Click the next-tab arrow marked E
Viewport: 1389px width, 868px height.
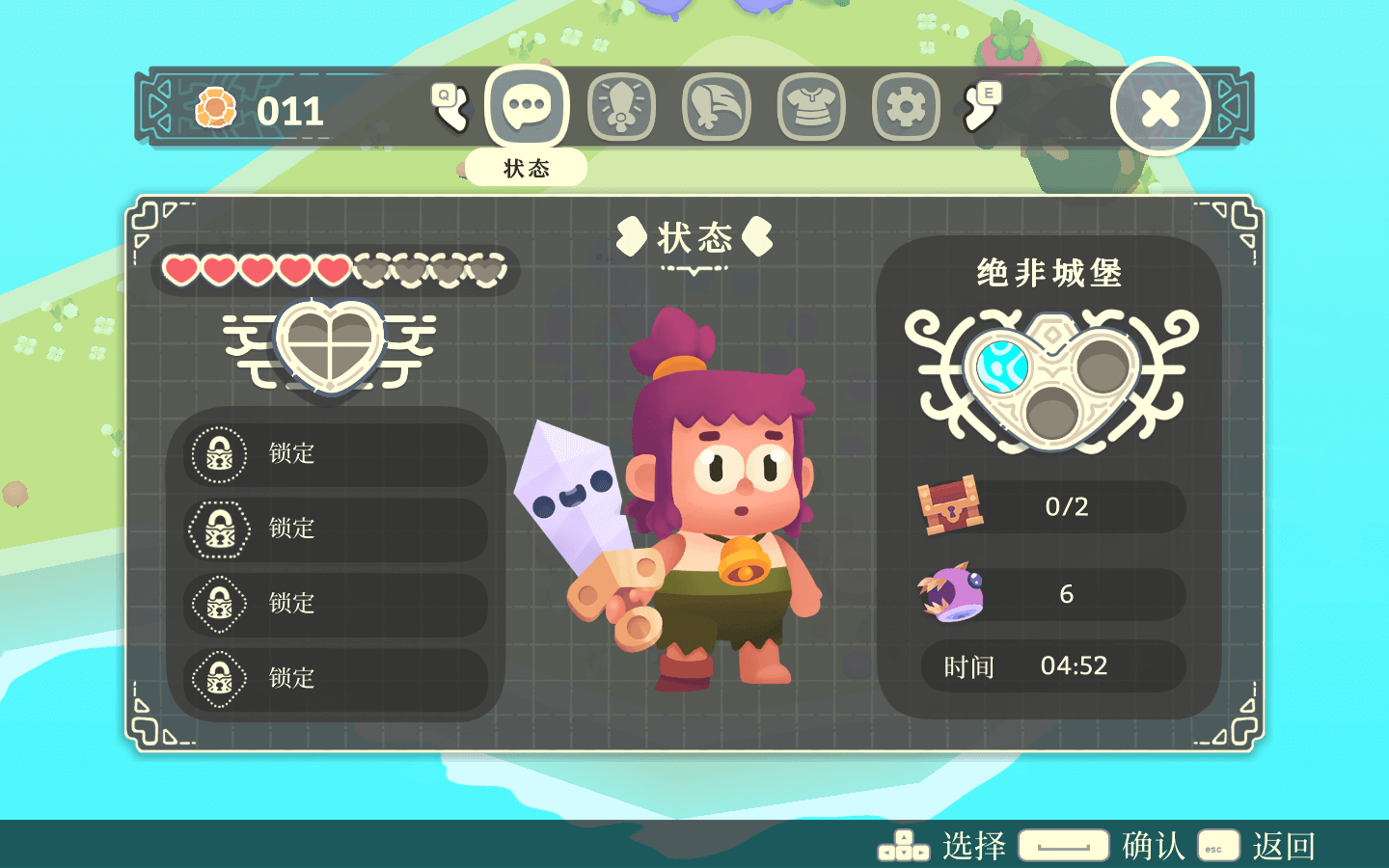pos(982,106)
